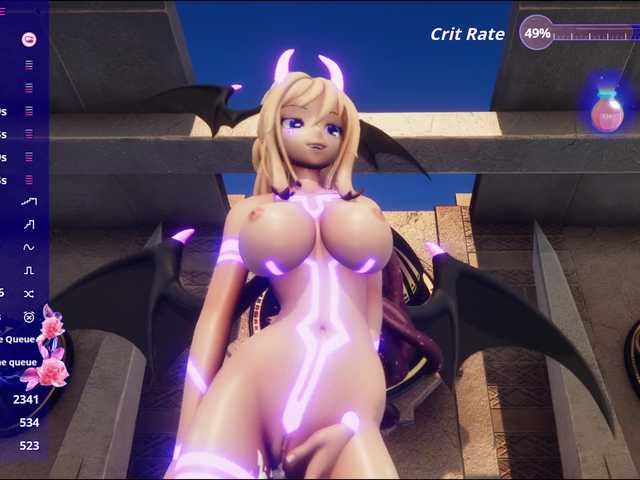Select the sine wave pattern icon
The height and width of the screenshot is (480, 640).
(29, 247)
